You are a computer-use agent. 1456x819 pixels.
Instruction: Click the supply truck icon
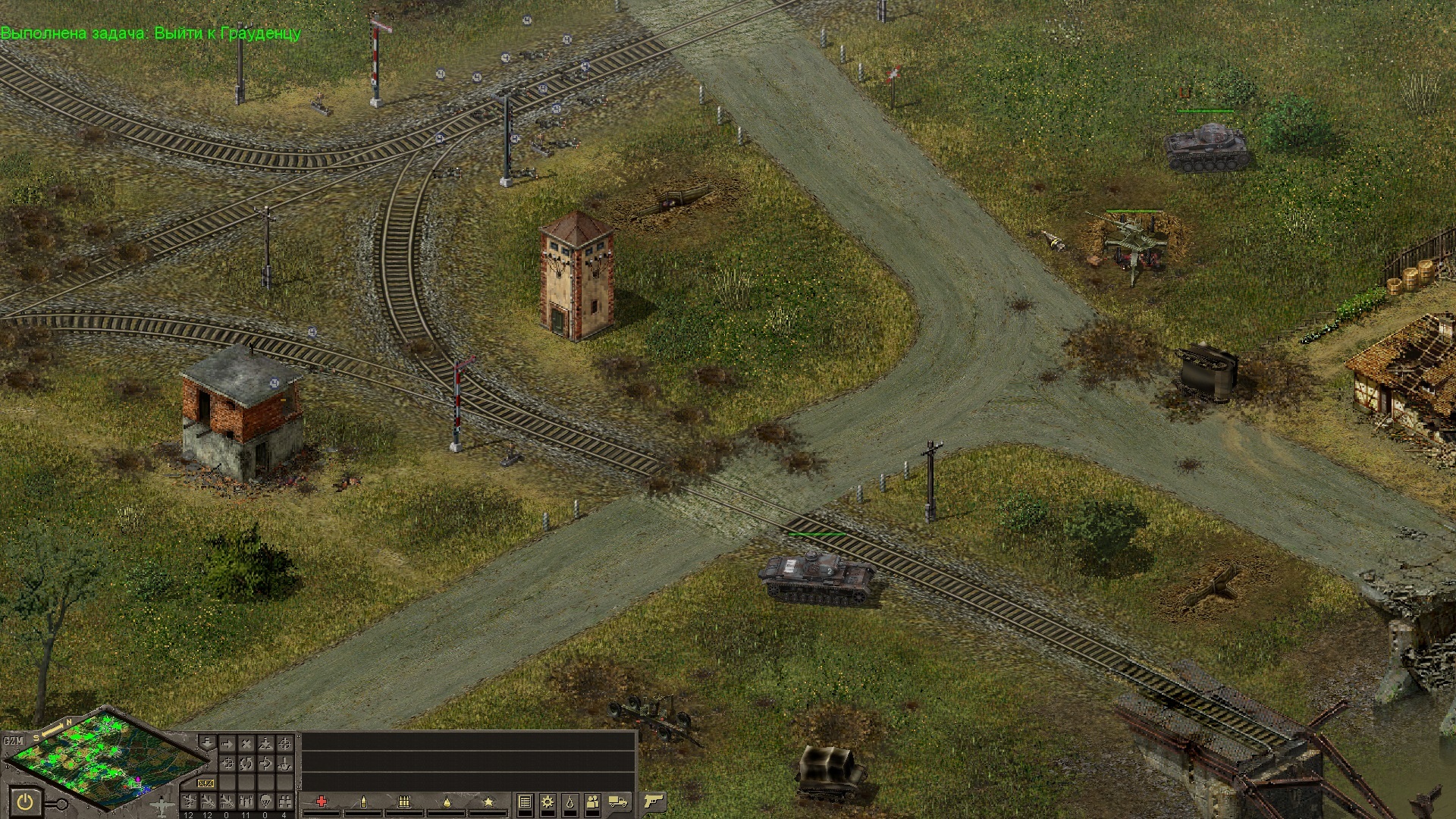coord(618,802)
